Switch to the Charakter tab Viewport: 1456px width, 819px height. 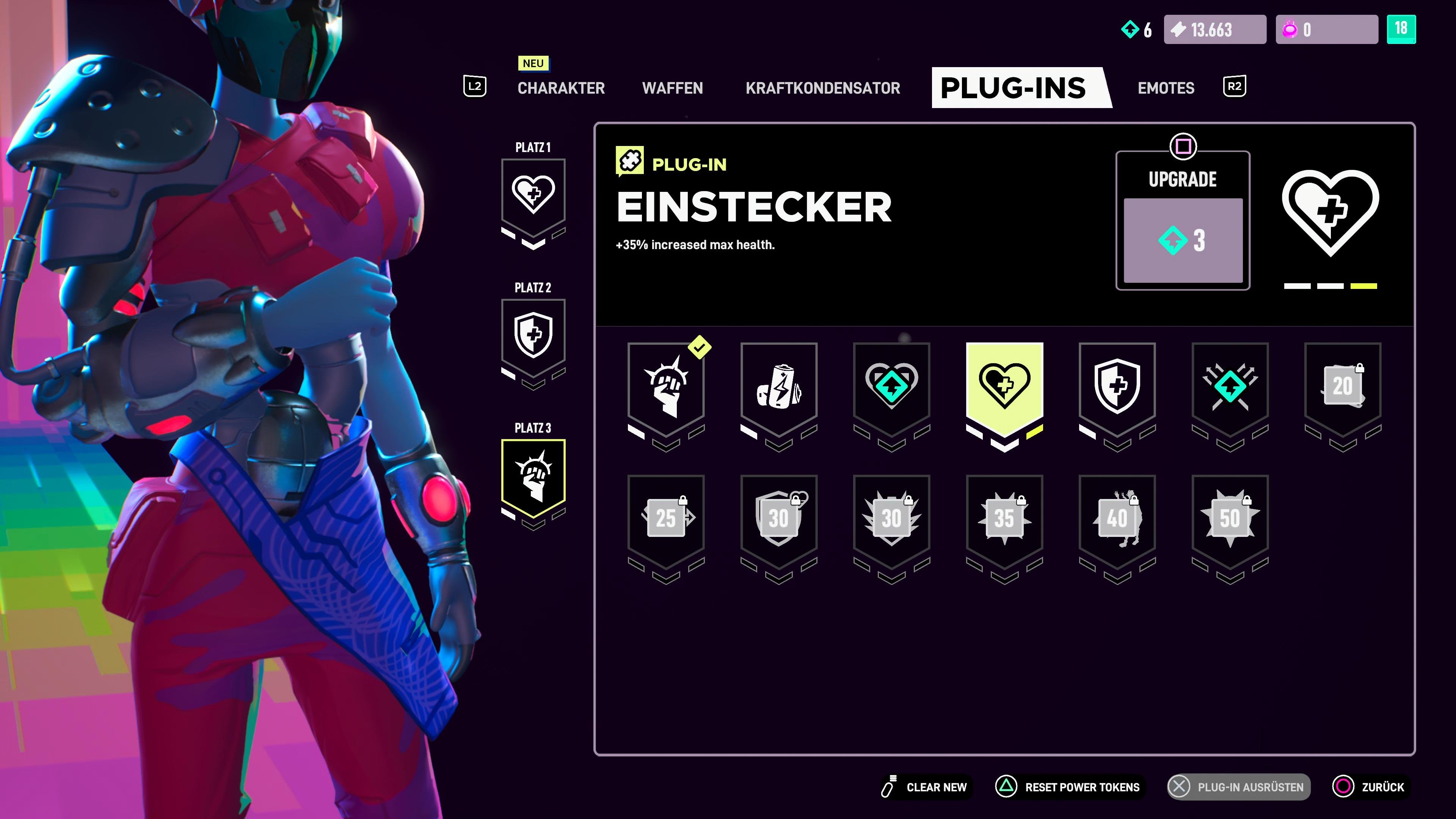tap(561, 88)
